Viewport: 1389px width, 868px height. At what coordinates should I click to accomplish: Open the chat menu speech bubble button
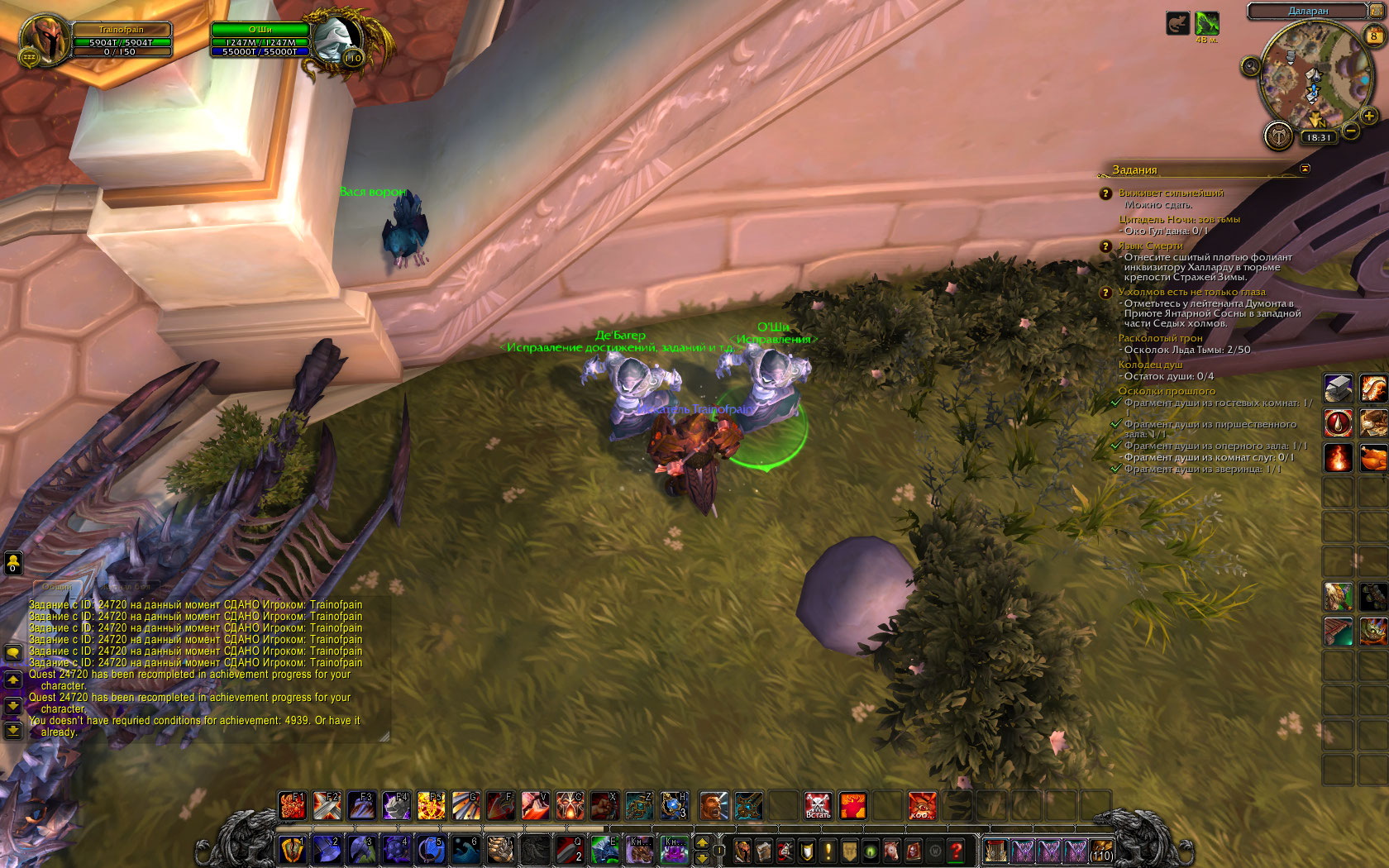(13, 653)
